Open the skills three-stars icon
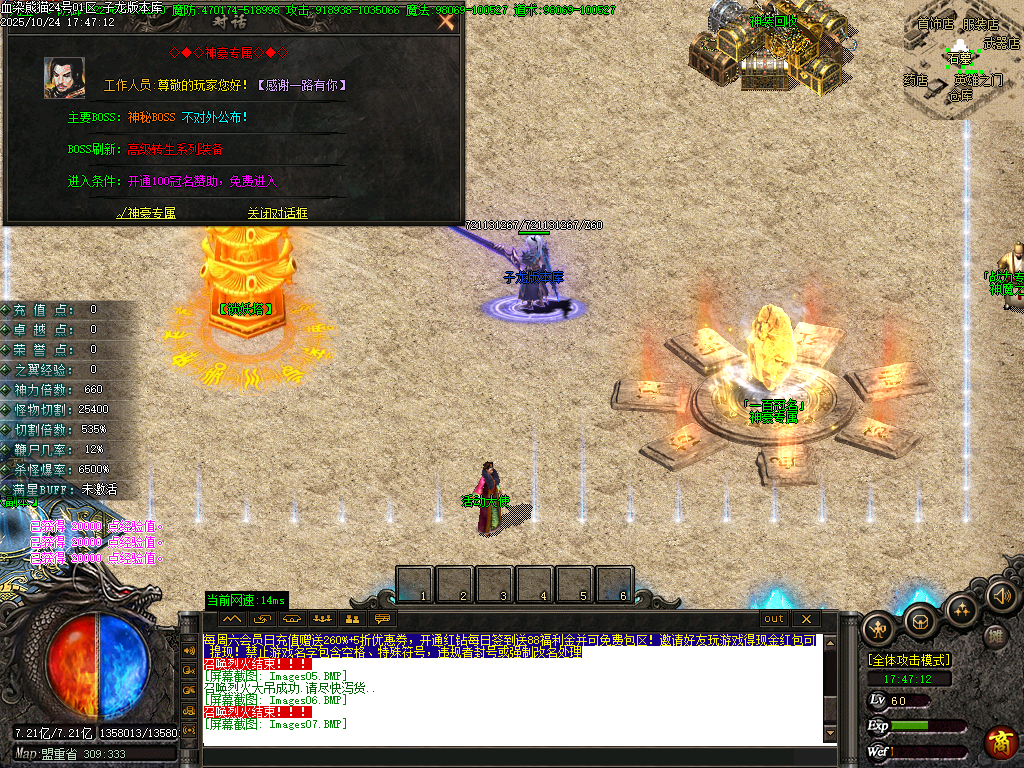 [x=961, y=609]
